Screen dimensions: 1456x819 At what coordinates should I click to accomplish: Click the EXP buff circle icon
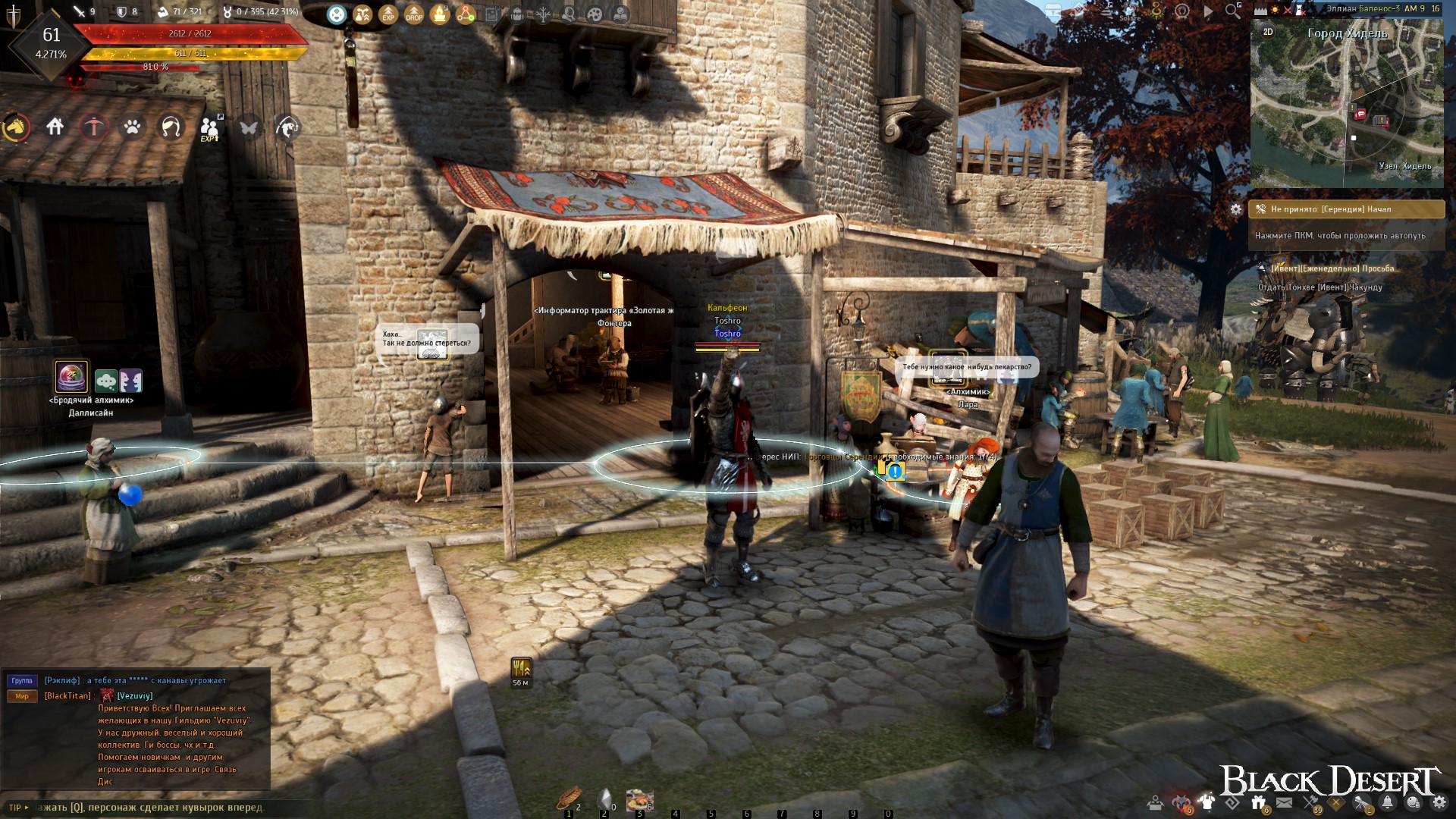coord(388,14)
